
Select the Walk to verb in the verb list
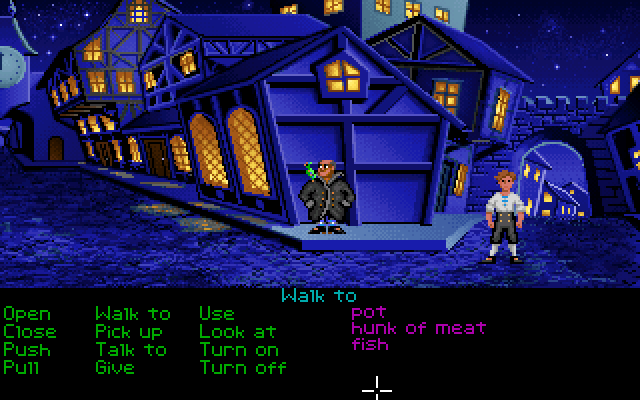(x=133, y=314)
